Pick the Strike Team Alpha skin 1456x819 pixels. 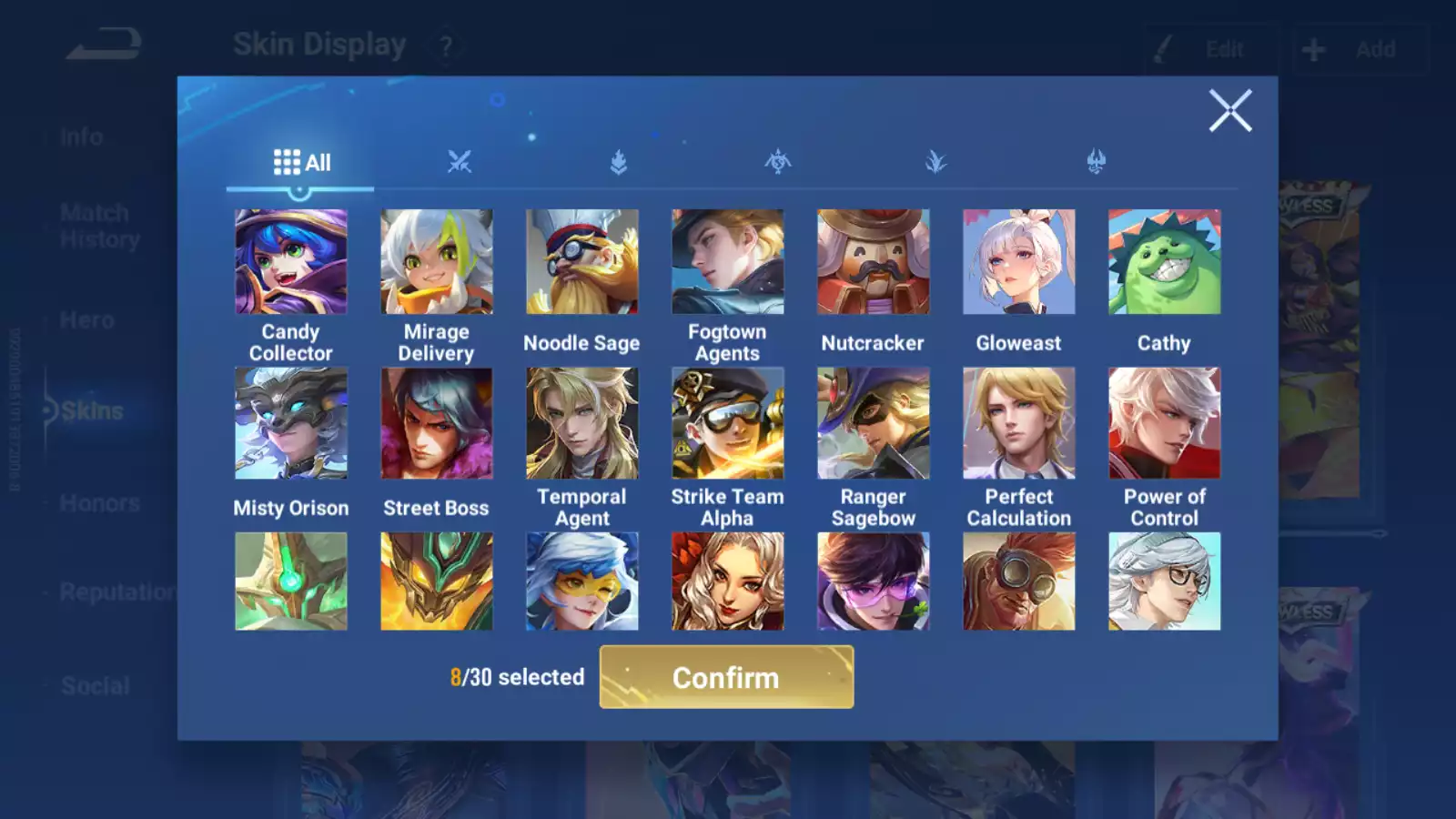pos(728,423)
